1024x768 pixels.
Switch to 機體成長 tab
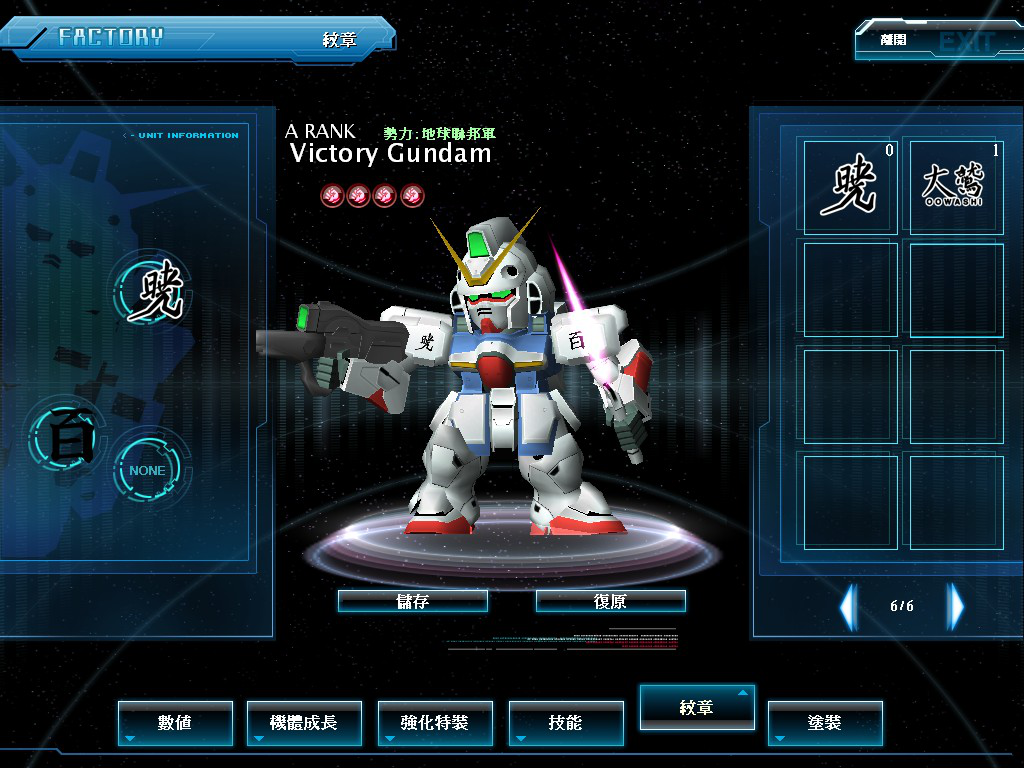coord(304,722)
